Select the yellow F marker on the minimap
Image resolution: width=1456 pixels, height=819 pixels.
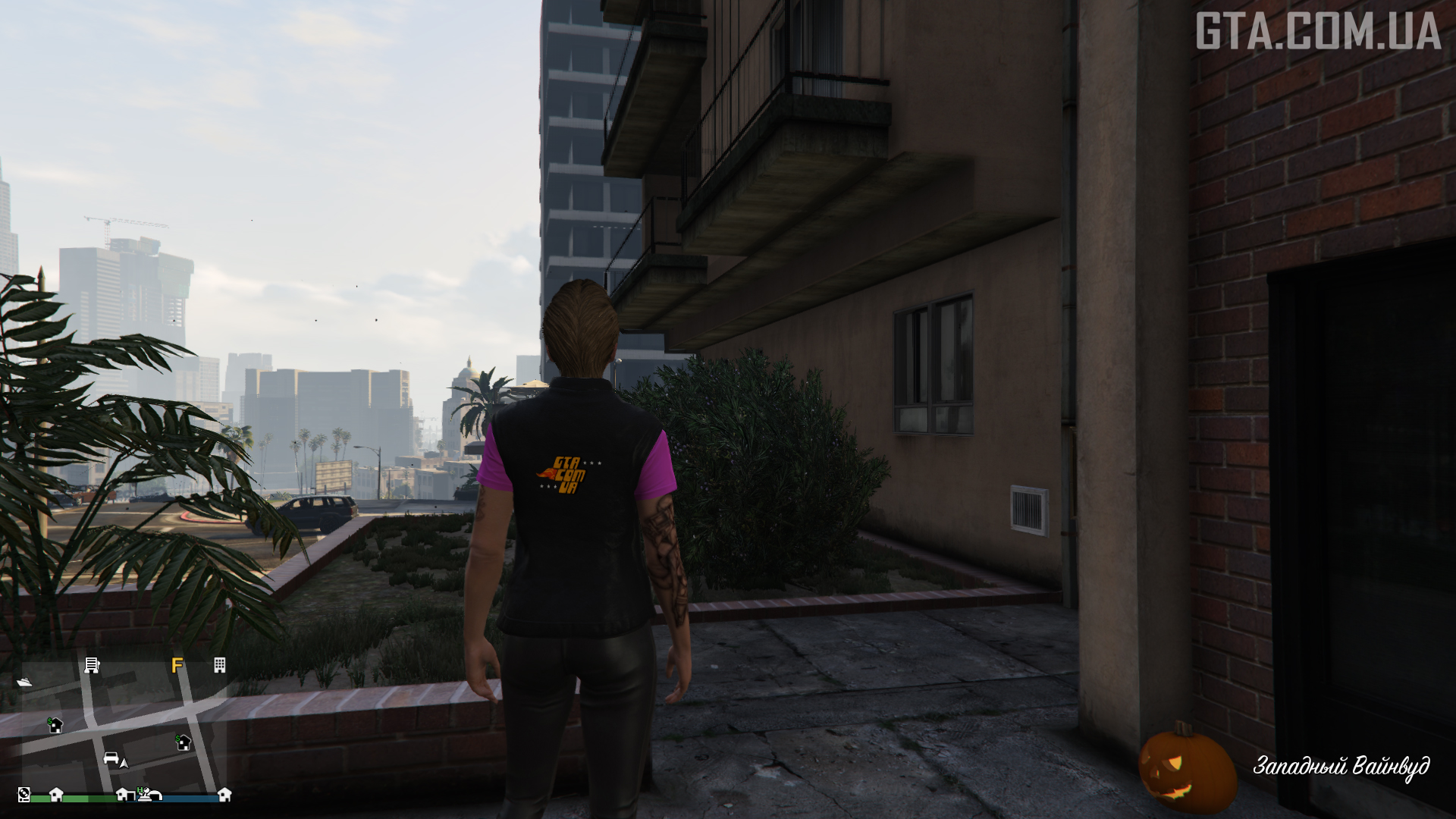pos(177,666)
